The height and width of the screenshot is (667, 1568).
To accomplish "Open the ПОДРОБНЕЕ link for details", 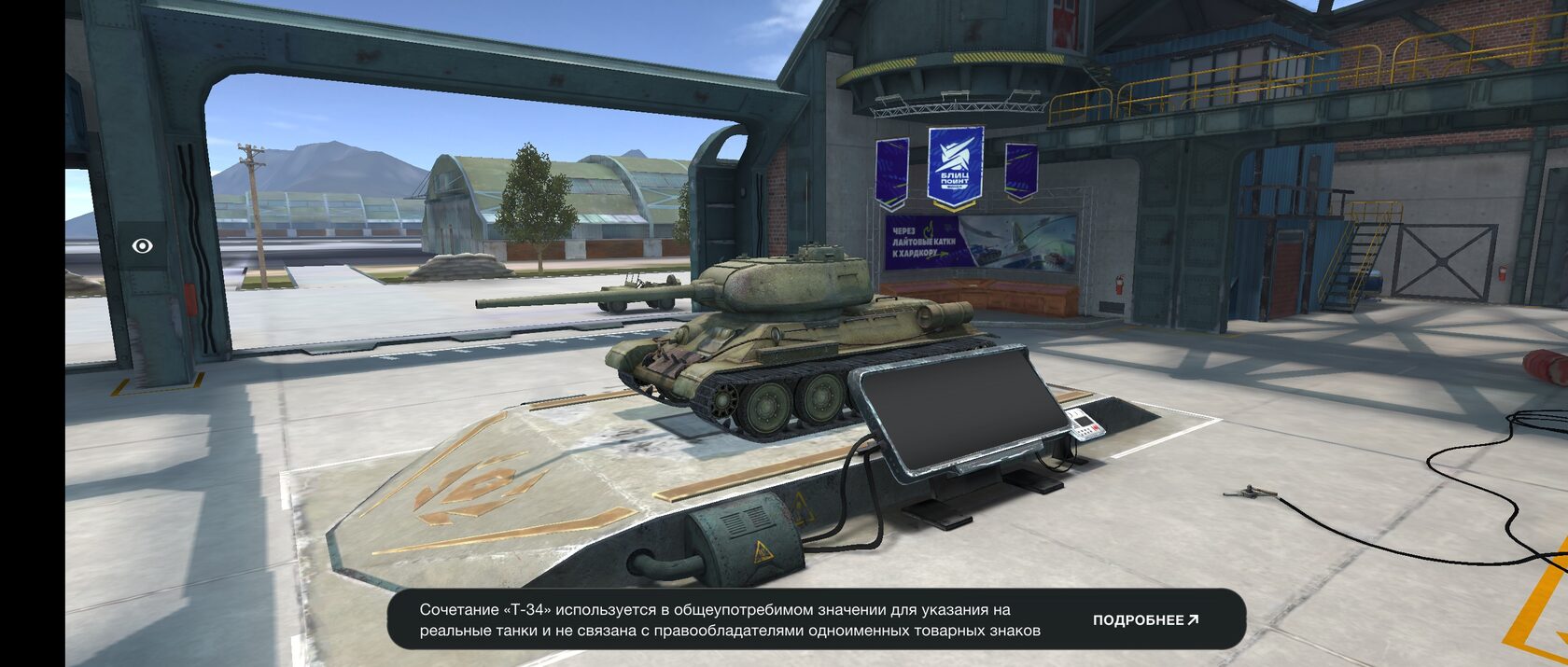I will point(1145,620).
